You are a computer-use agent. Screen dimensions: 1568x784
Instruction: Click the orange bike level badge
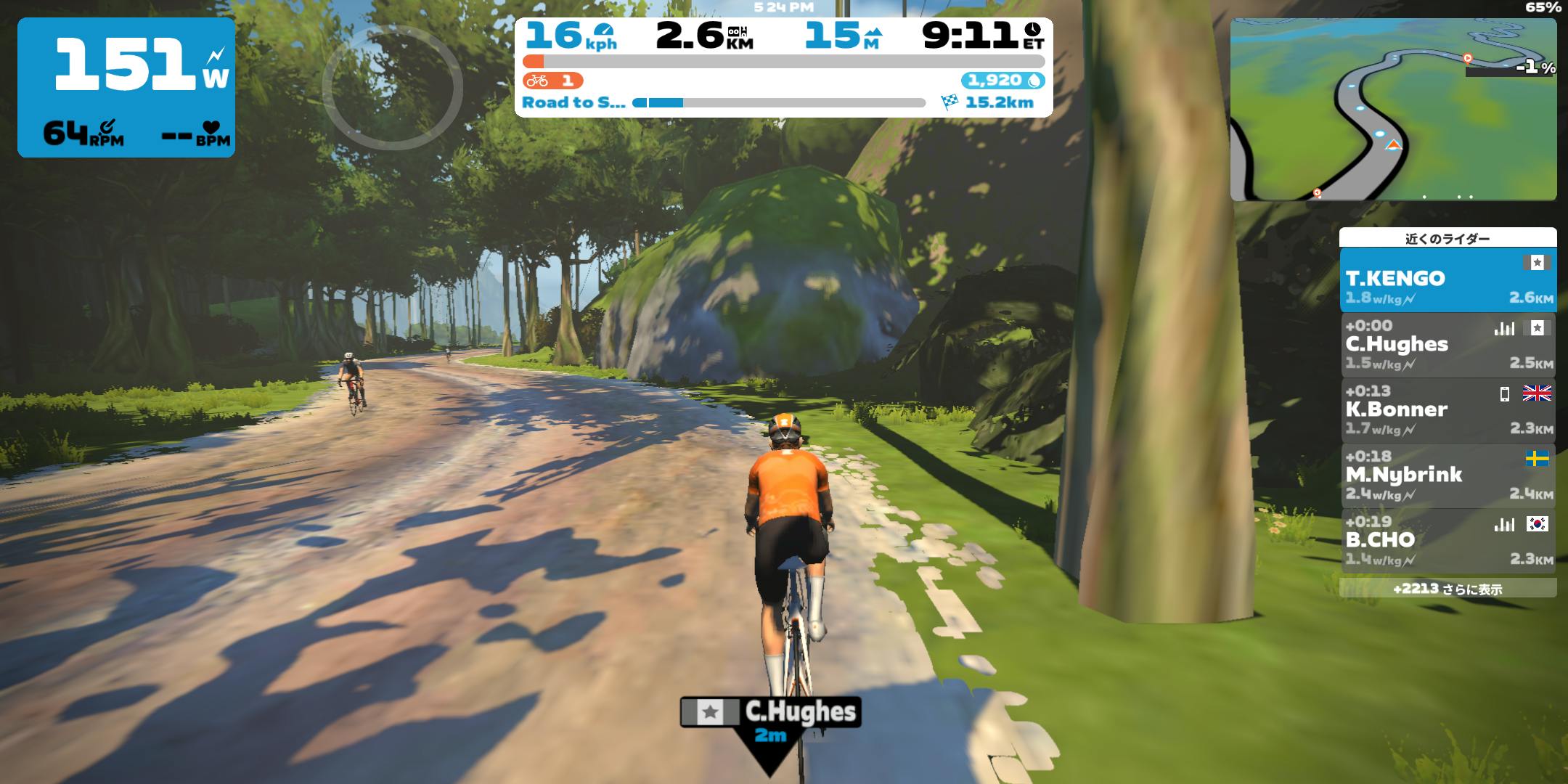click(x=552, y=80)
